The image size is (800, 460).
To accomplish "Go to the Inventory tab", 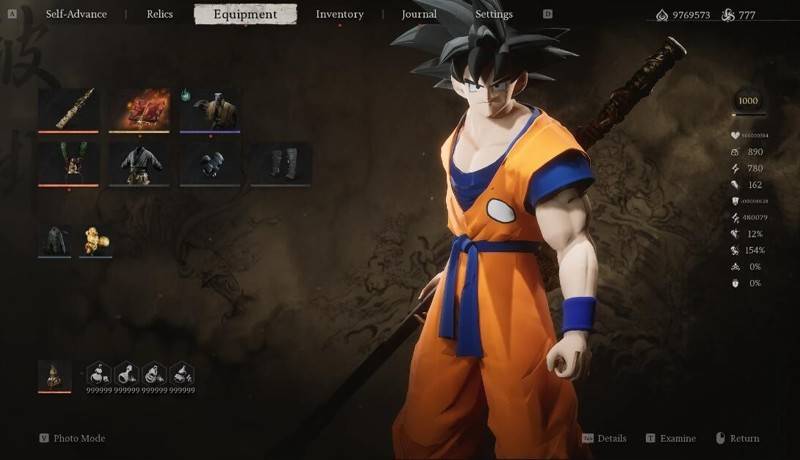I will point(339,15).
